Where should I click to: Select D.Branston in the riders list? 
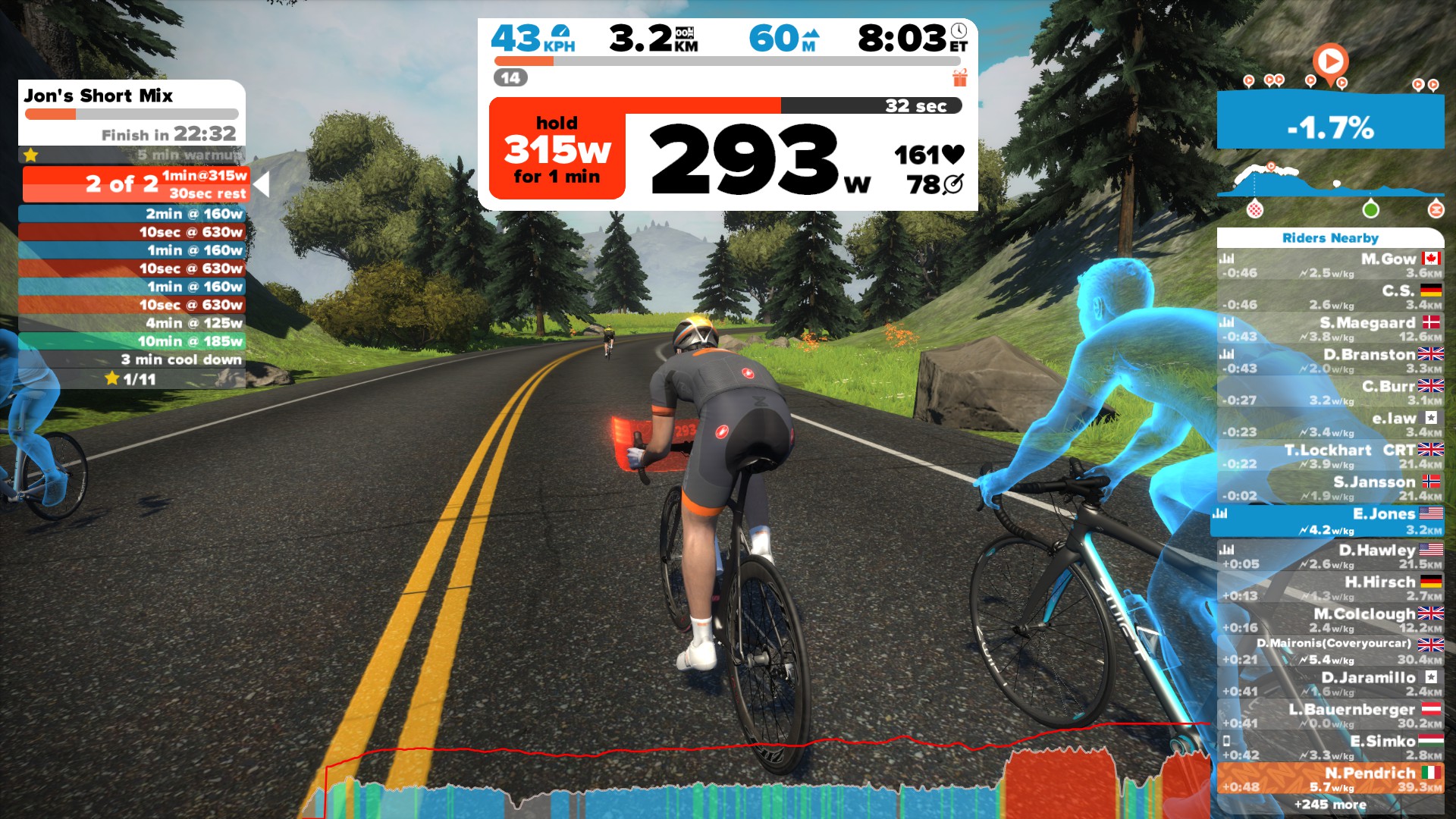point(1330,362)
